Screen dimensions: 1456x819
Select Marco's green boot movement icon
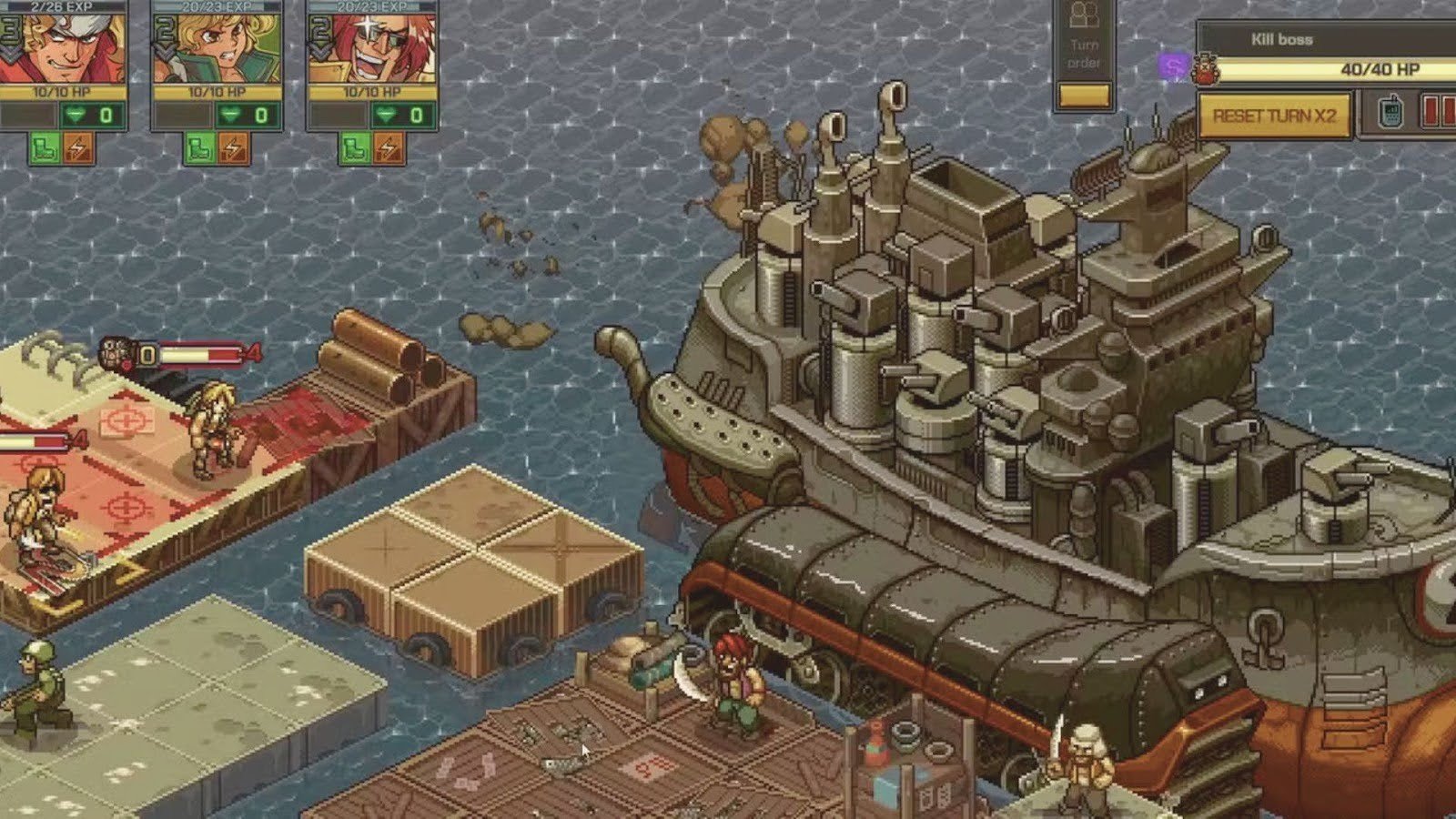43,148
